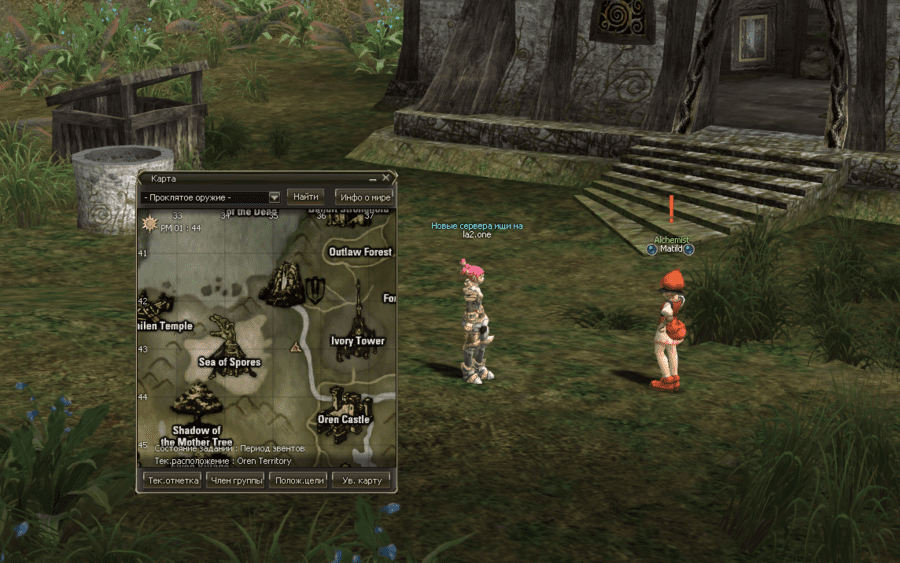Select Oren Castle on the map

[345, 408]
